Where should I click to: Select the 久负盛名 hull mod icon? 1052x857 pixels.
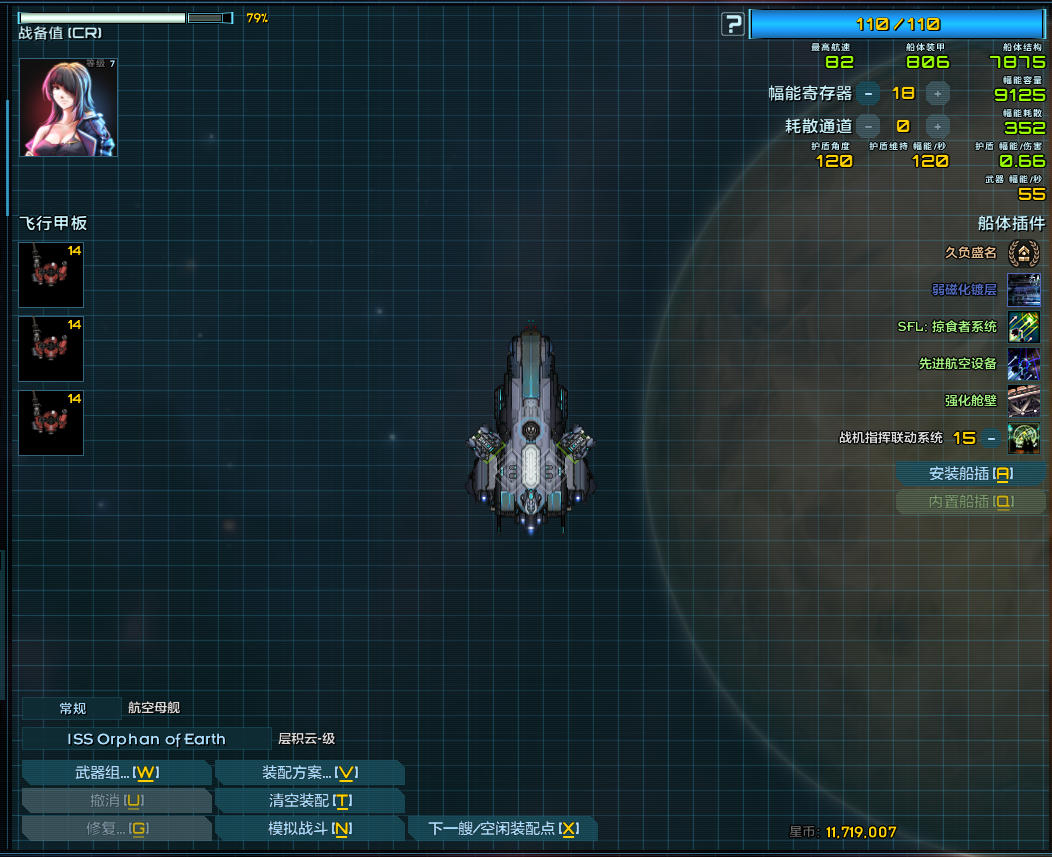[x=1024, y=253]
